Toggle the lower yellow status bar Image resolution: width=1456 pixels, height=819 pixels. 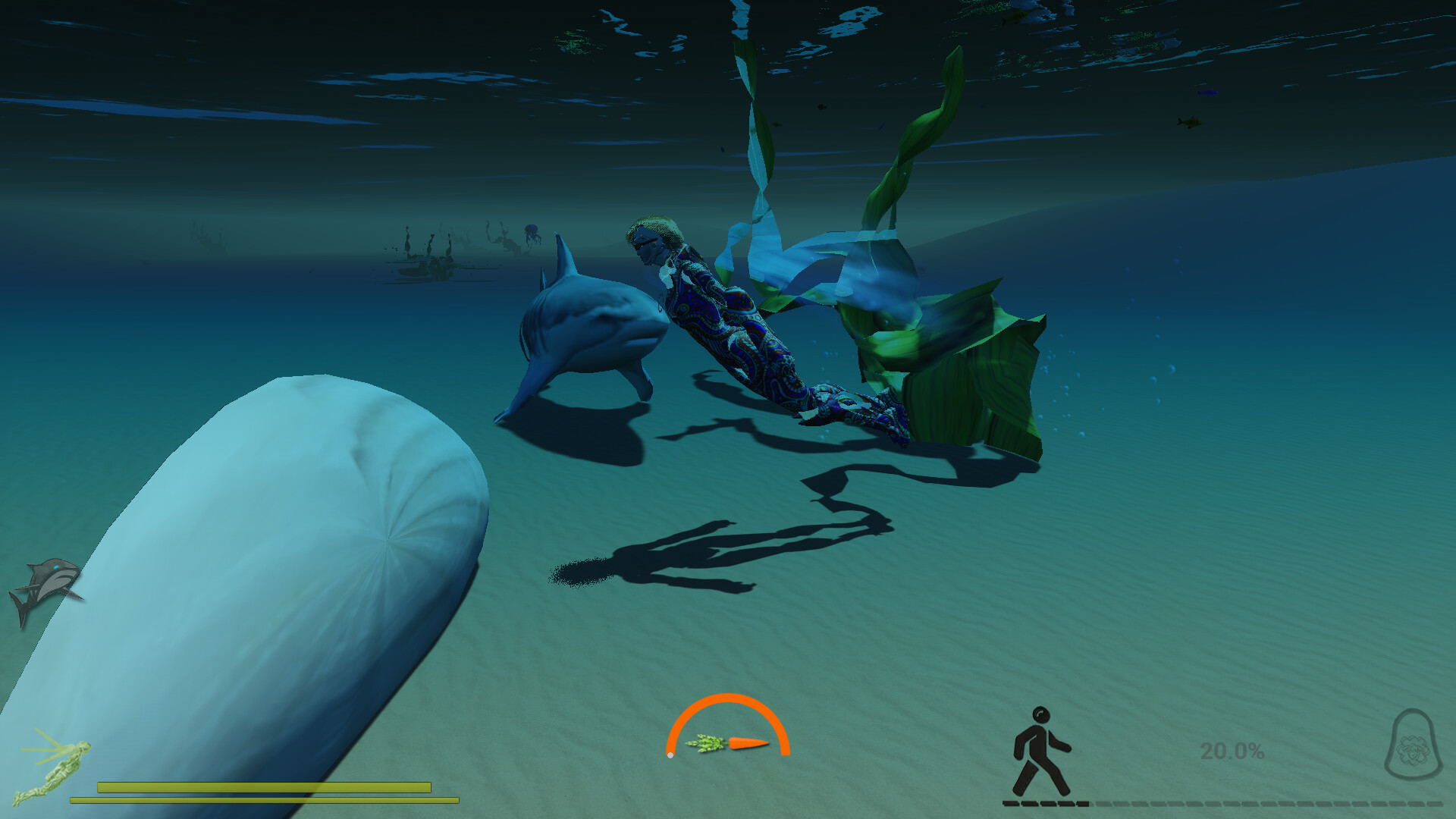pyautogui.click(x=265, y=800)
